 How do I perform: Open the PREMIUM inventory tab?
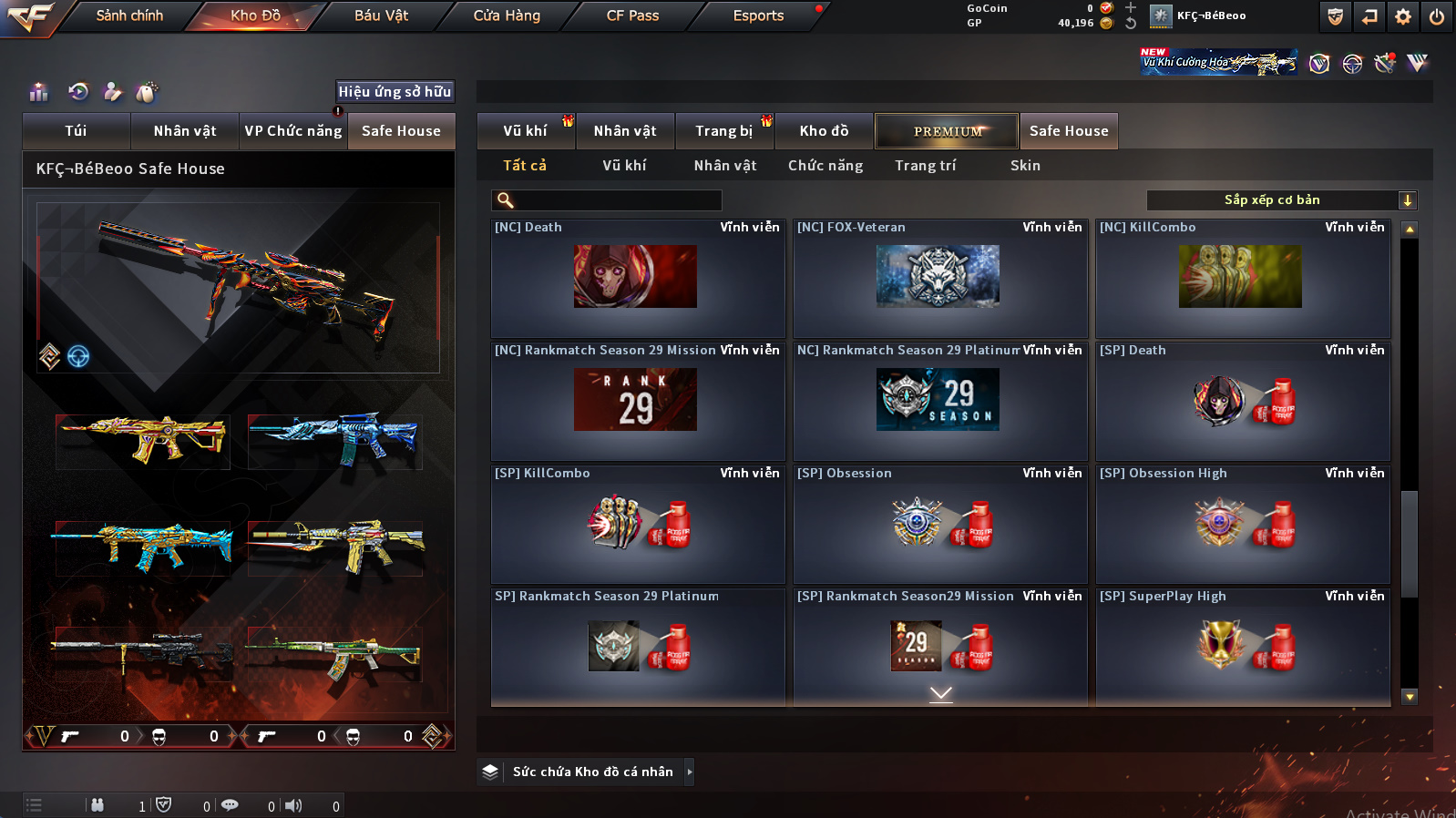point(948,131)
